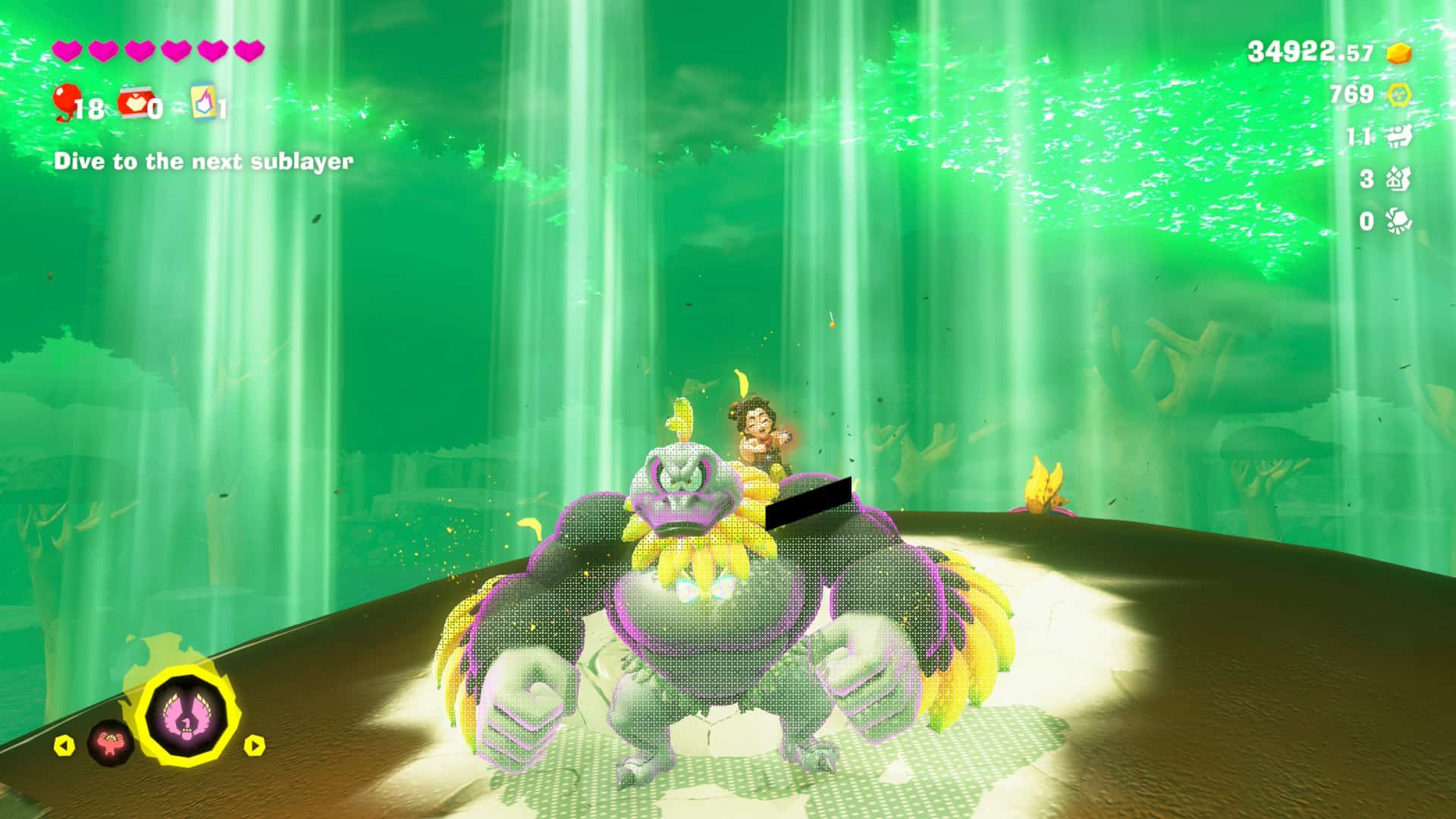Click the right arrow of the Bananza selector
This screenshot has height=819, width=1456.
(x=255, y=745)
